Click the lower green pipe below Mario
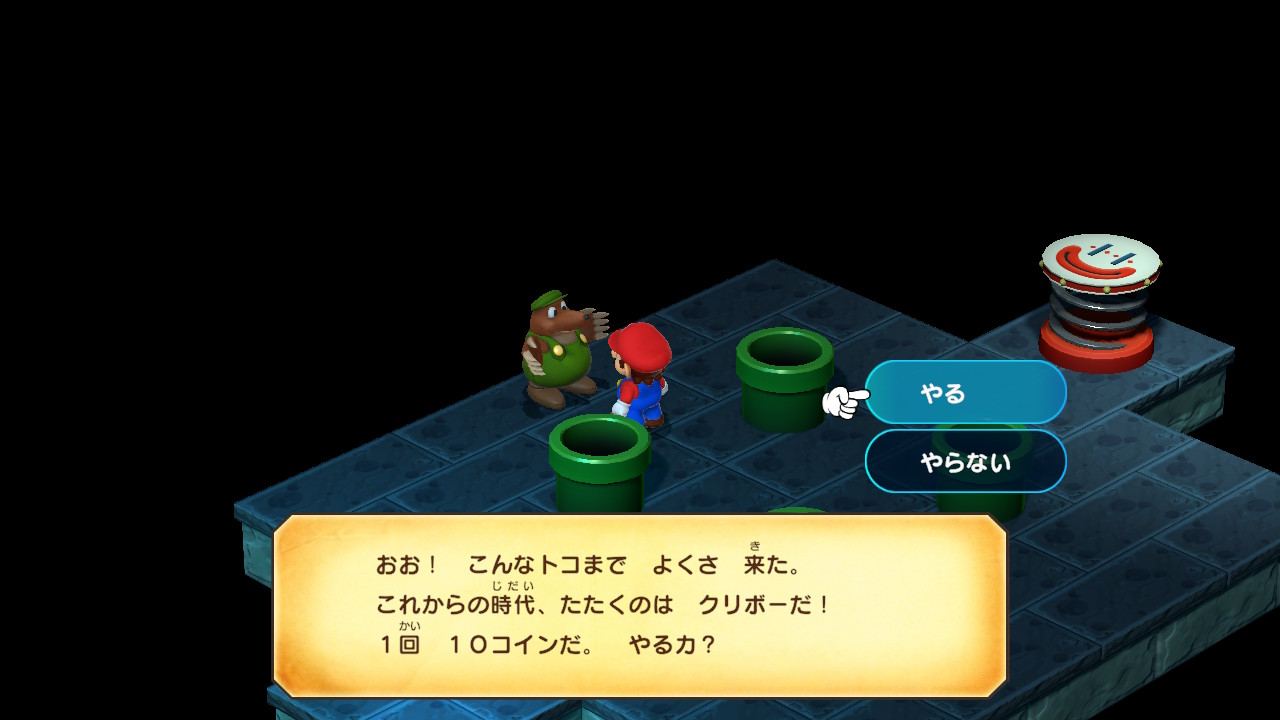 (600, 455)
